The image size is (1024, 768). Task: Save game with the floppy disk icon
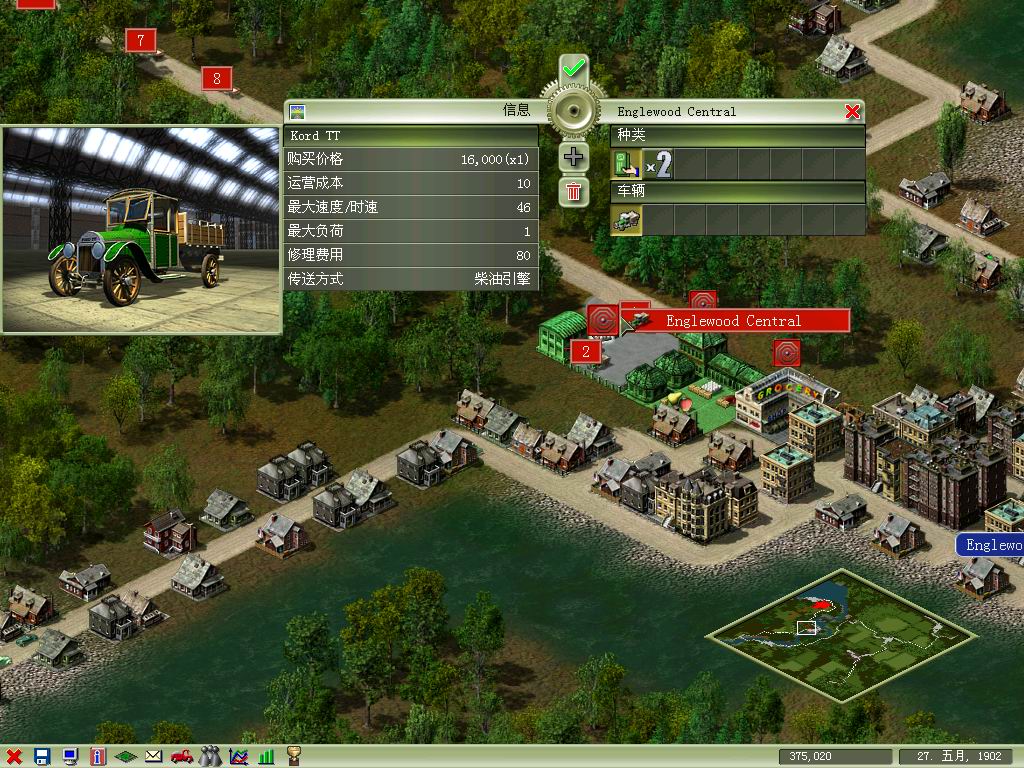(42, 757)
